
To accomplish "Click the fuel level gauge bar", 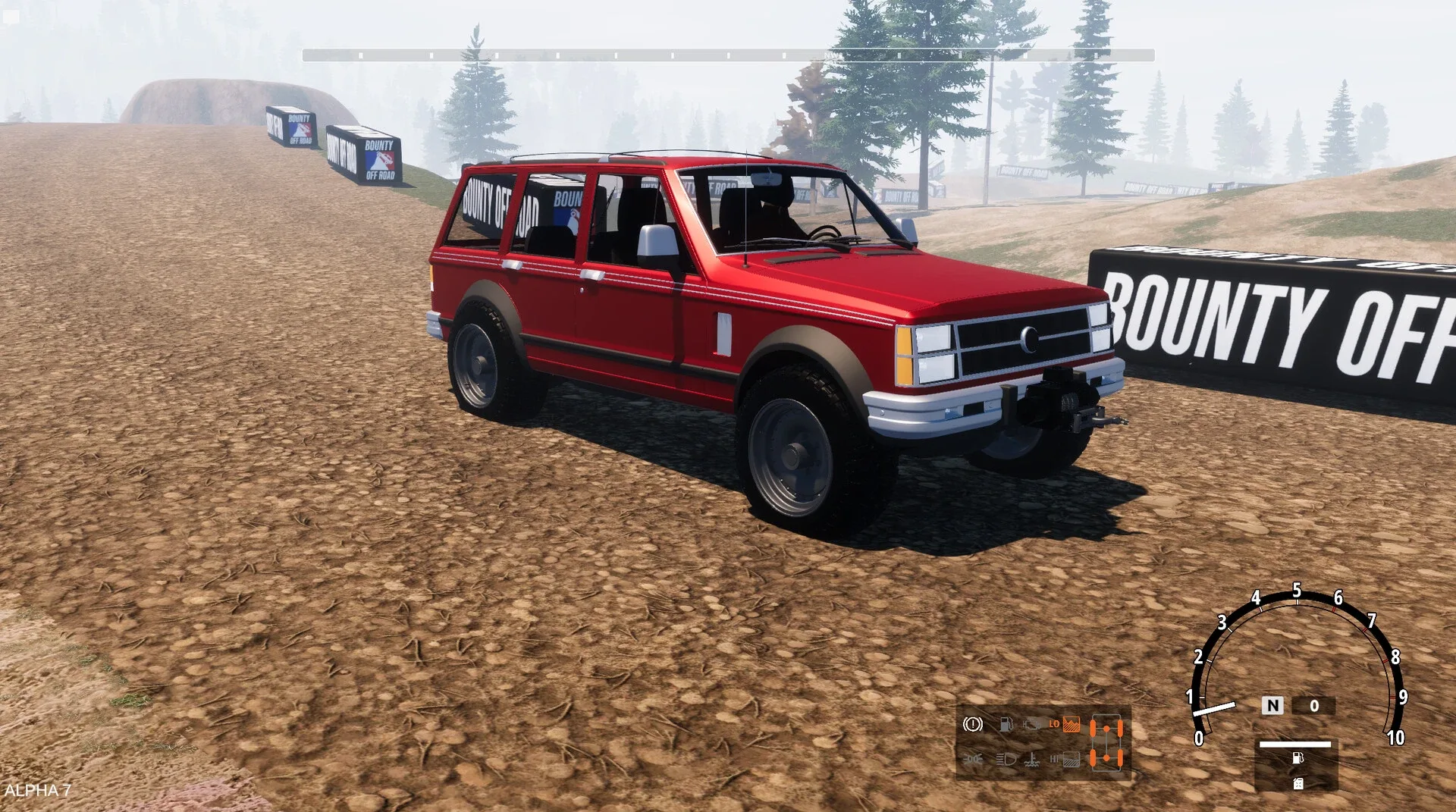I will [x=1295, y=745].
